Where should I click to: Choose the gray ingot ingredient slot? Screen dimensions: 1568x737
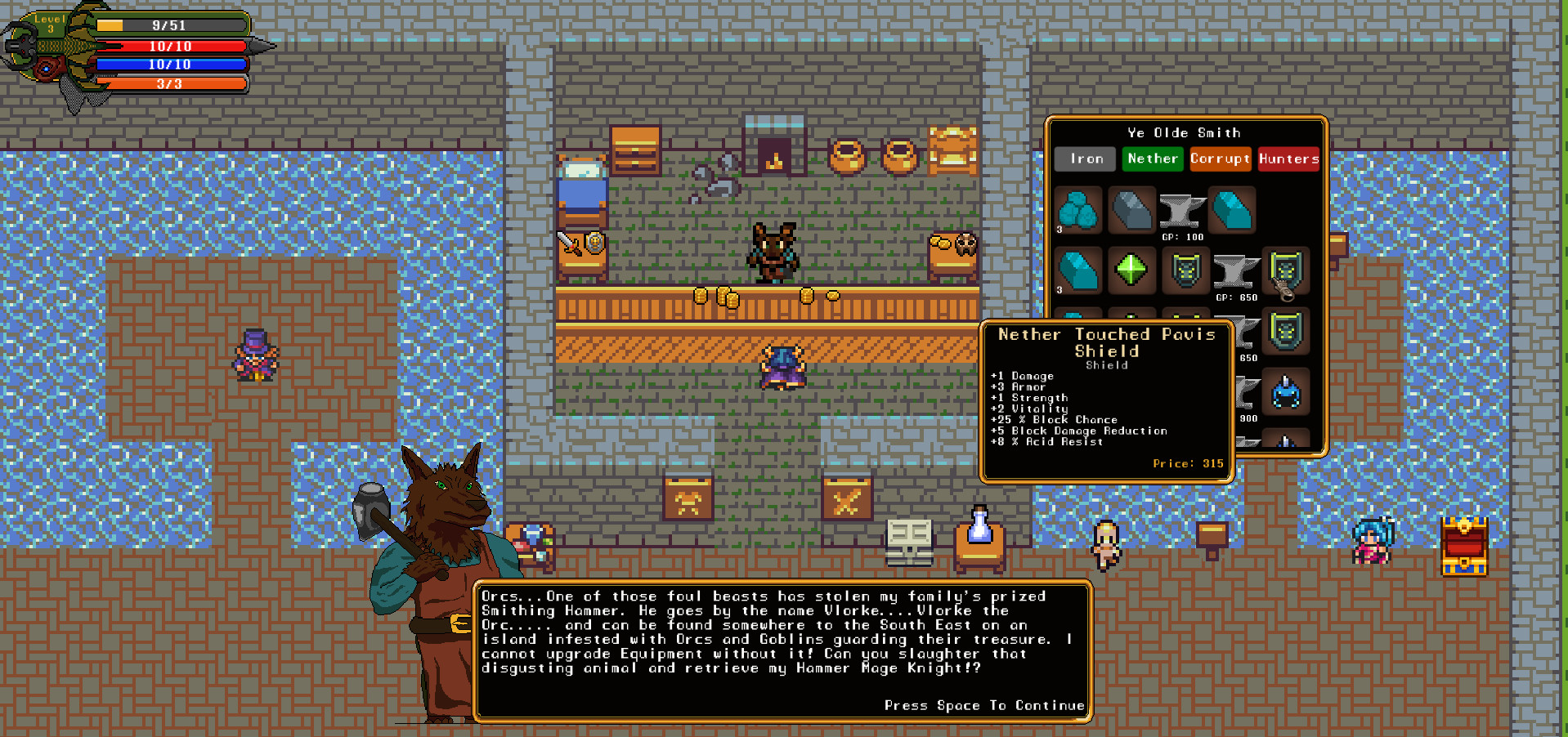[x=1131, y=210]
